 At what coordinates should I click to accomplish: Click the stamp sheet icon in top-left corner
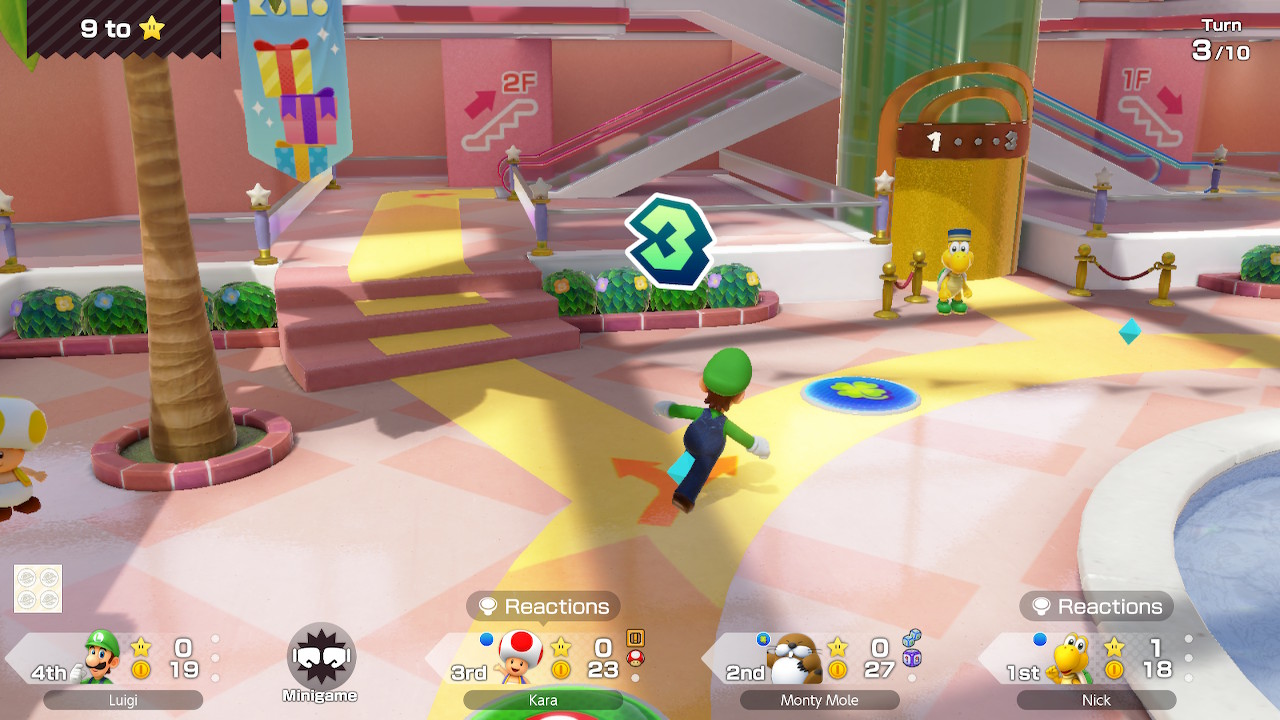pyautogui.click(x=36, y=588)
